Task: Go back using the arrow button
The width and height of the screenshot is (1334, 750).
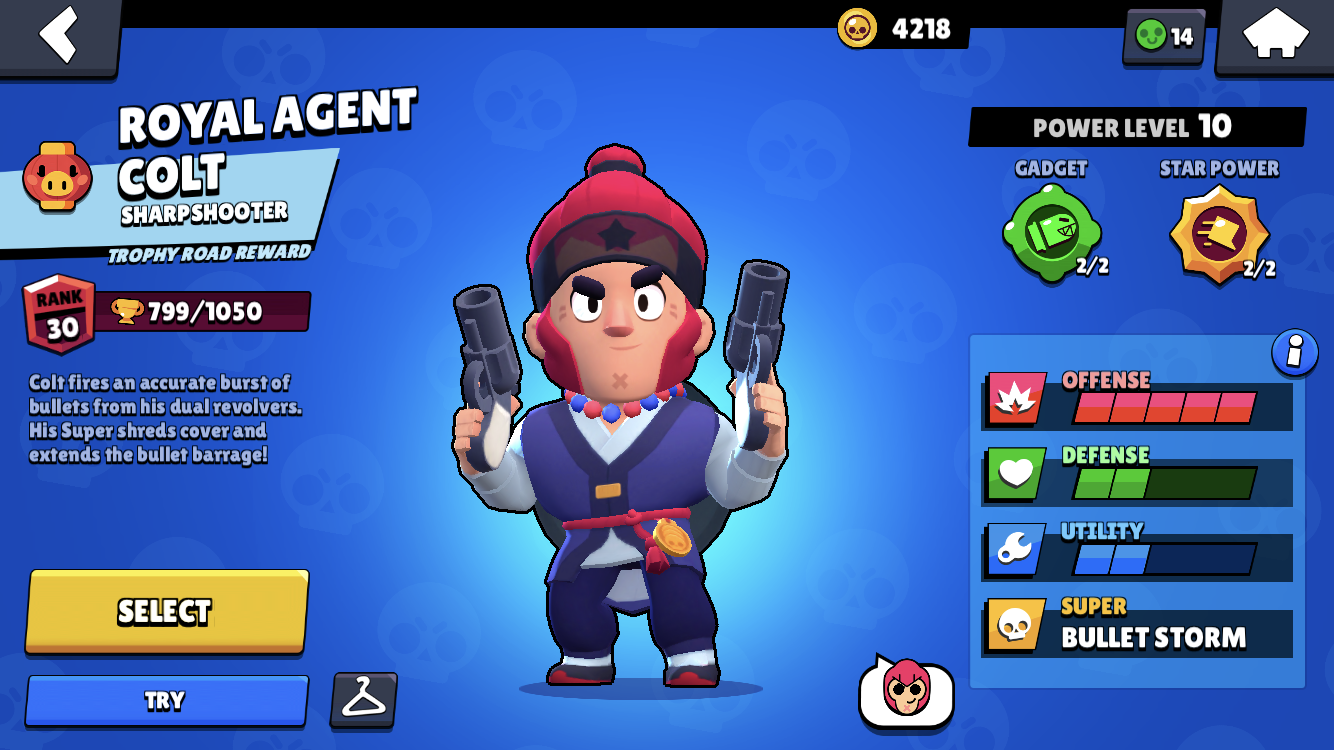Action: click(59, 35)
